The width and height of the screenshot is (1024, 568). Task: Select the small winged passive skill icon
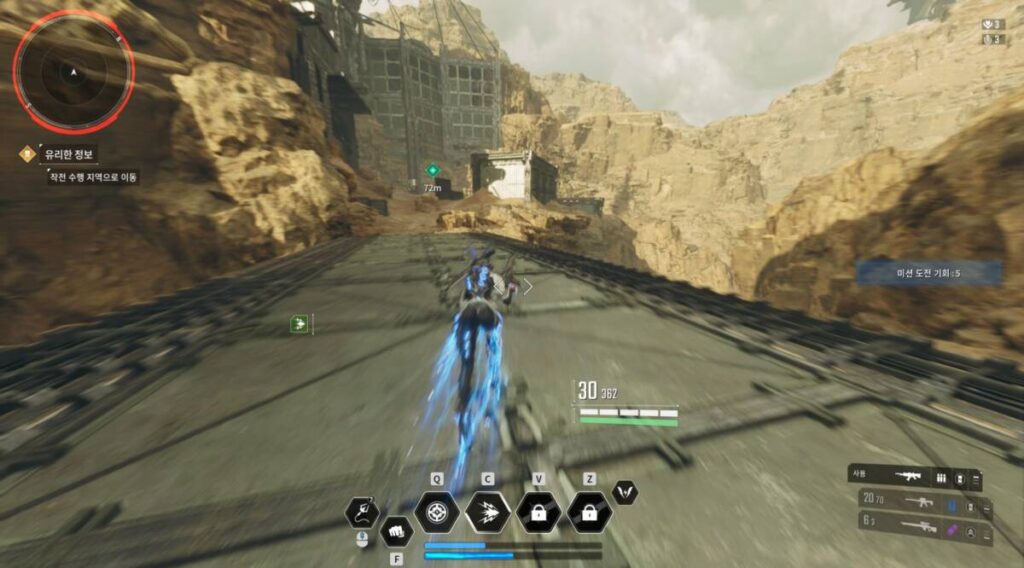coord(625,491)
